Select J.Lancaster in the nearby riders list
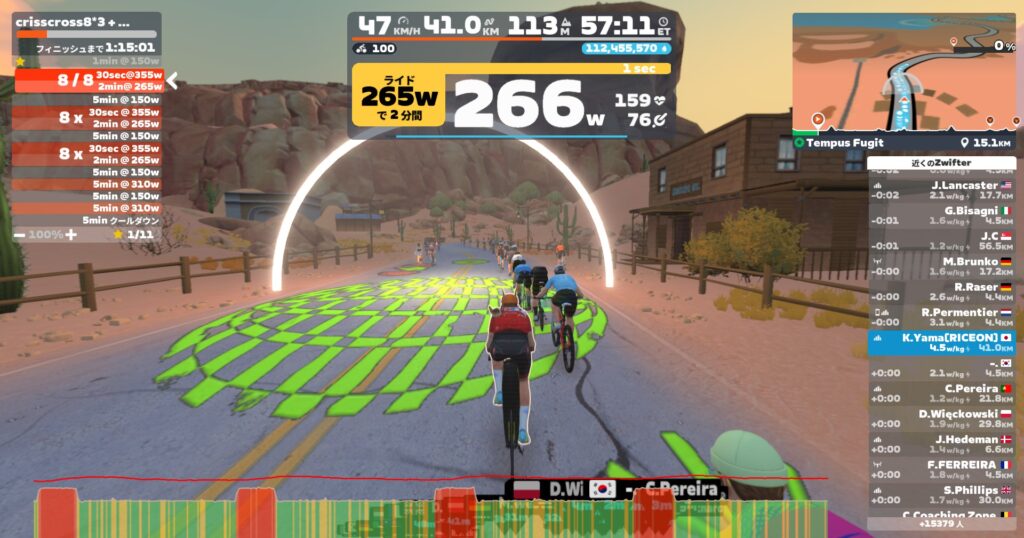This screenshot has height=538, width=1024. click(941, 190)
